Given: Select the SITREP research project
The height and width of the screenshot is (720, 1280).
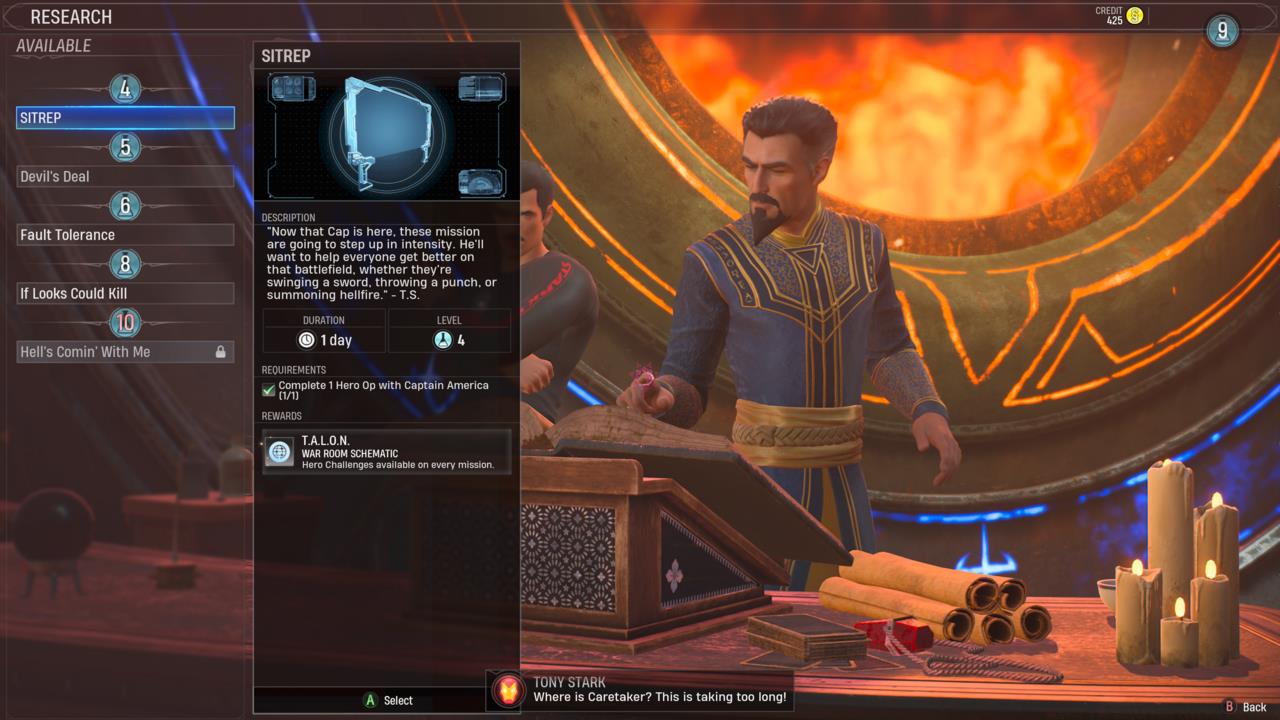Looking at the screenshot, I should tap(125, 117).
